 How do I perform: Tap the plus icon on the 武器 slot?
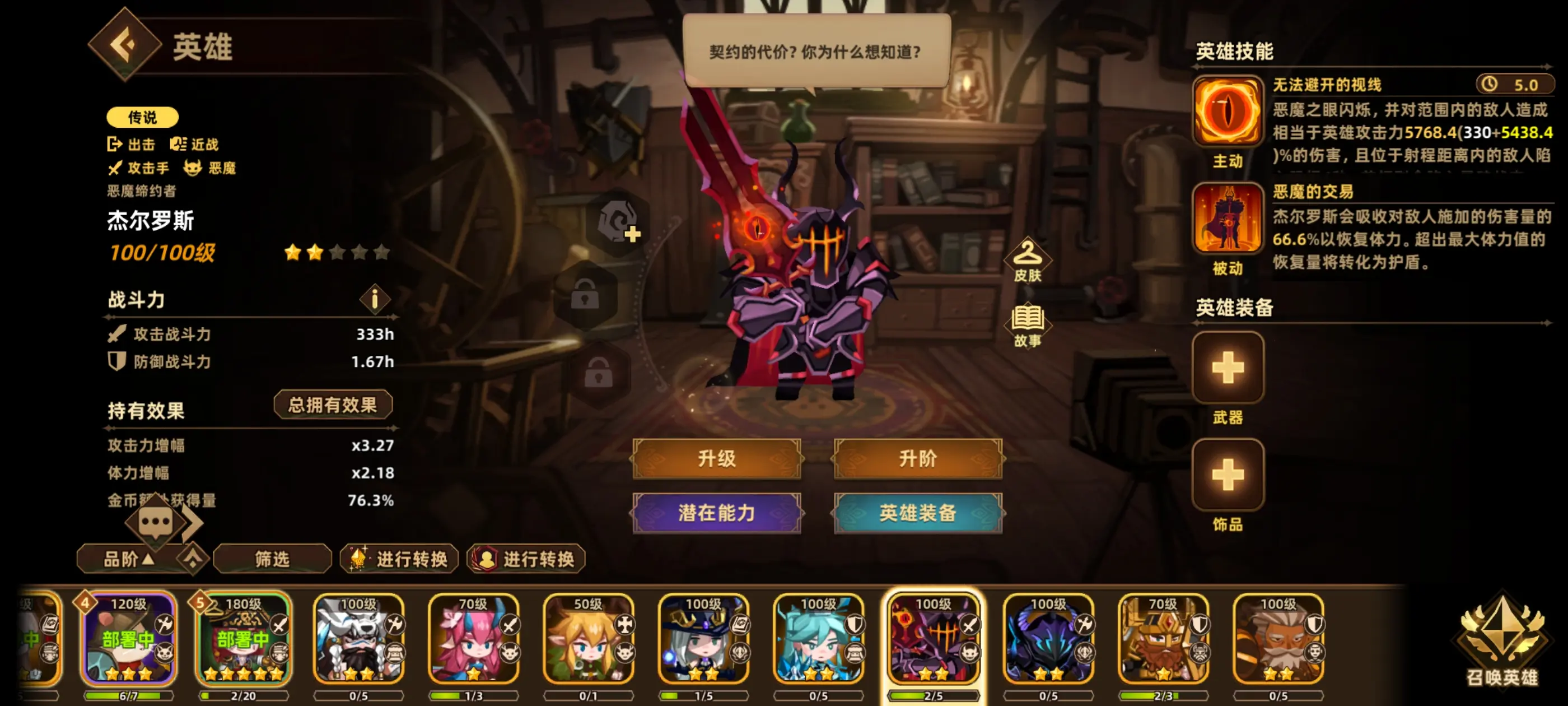coord(1227,369)
